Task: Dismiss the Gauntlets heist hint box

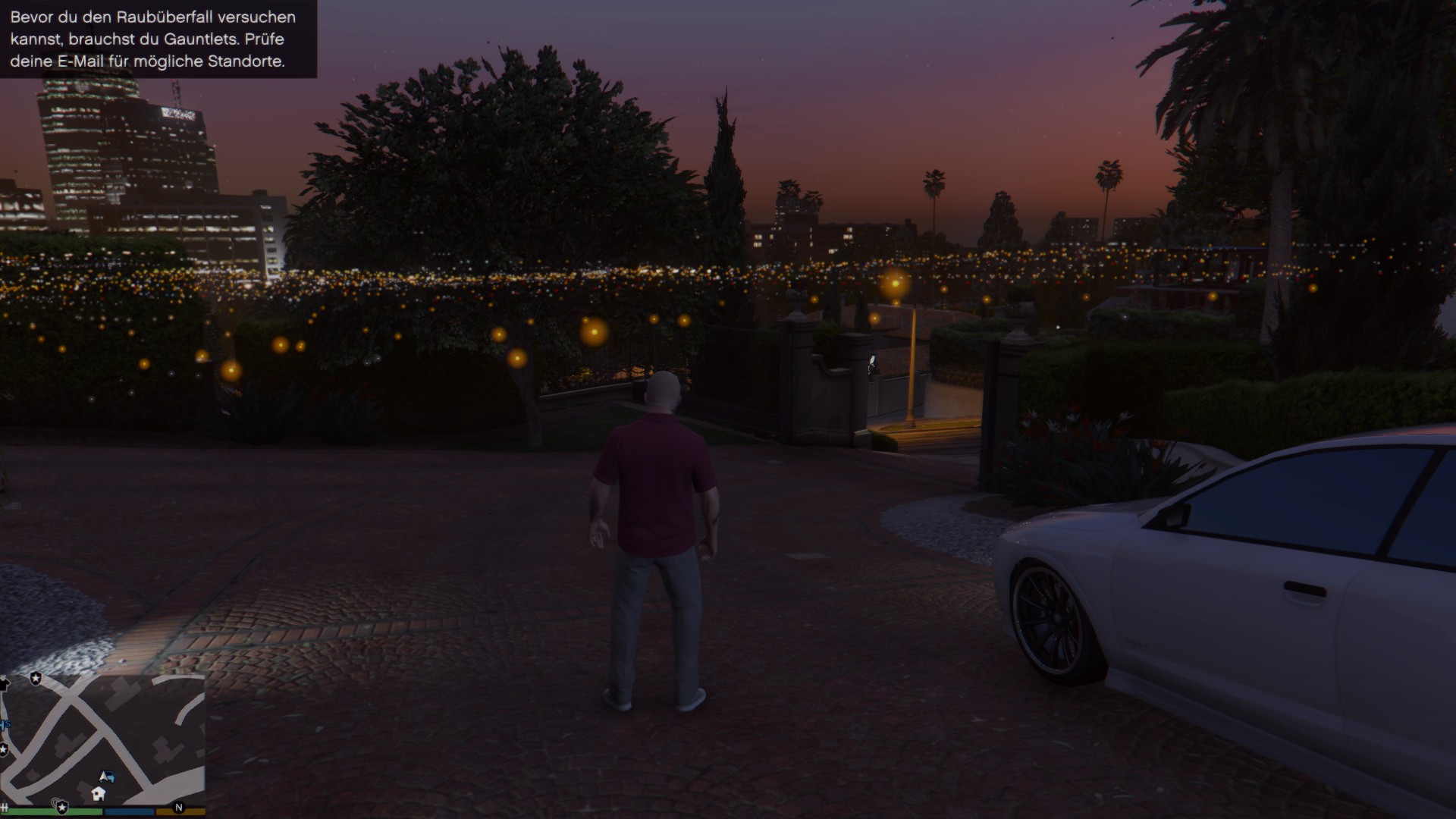Action: pos(158,39)
